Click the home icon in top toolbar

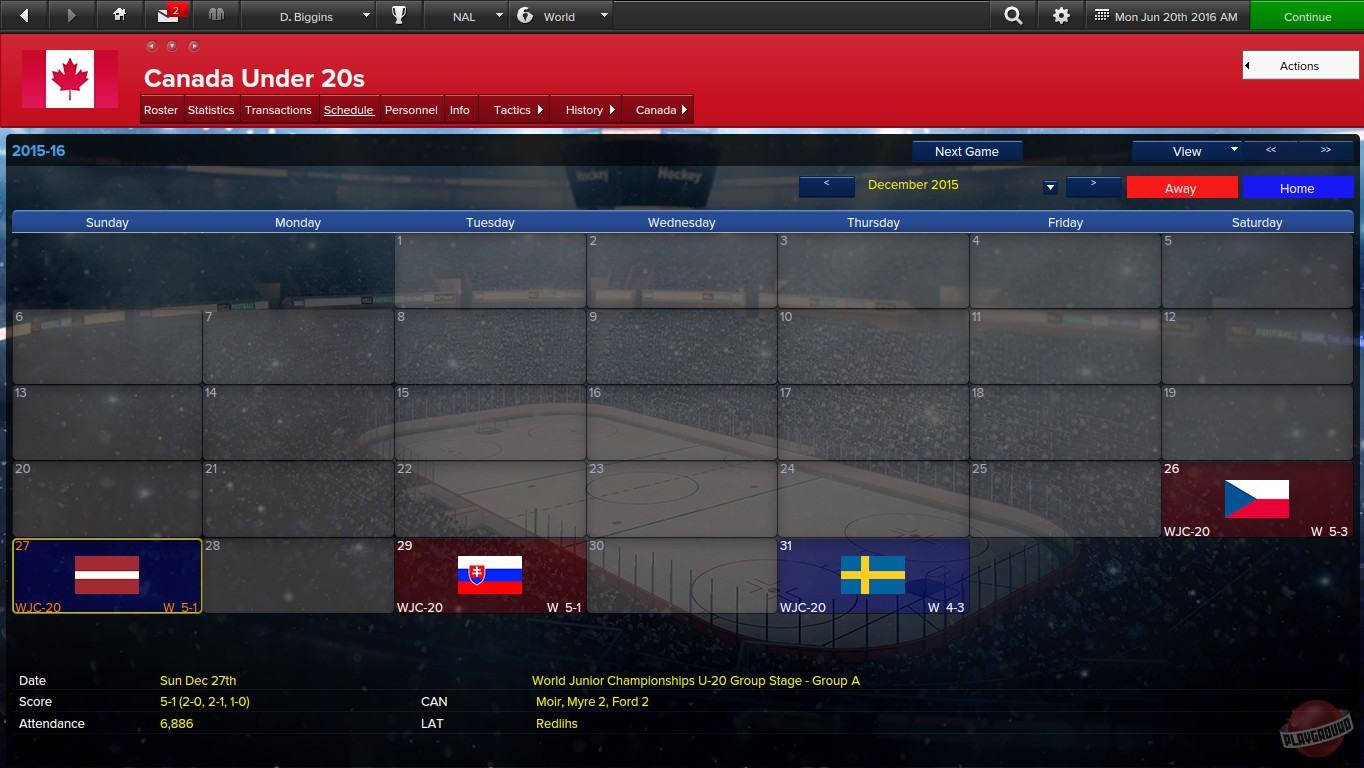pos(120,15)
